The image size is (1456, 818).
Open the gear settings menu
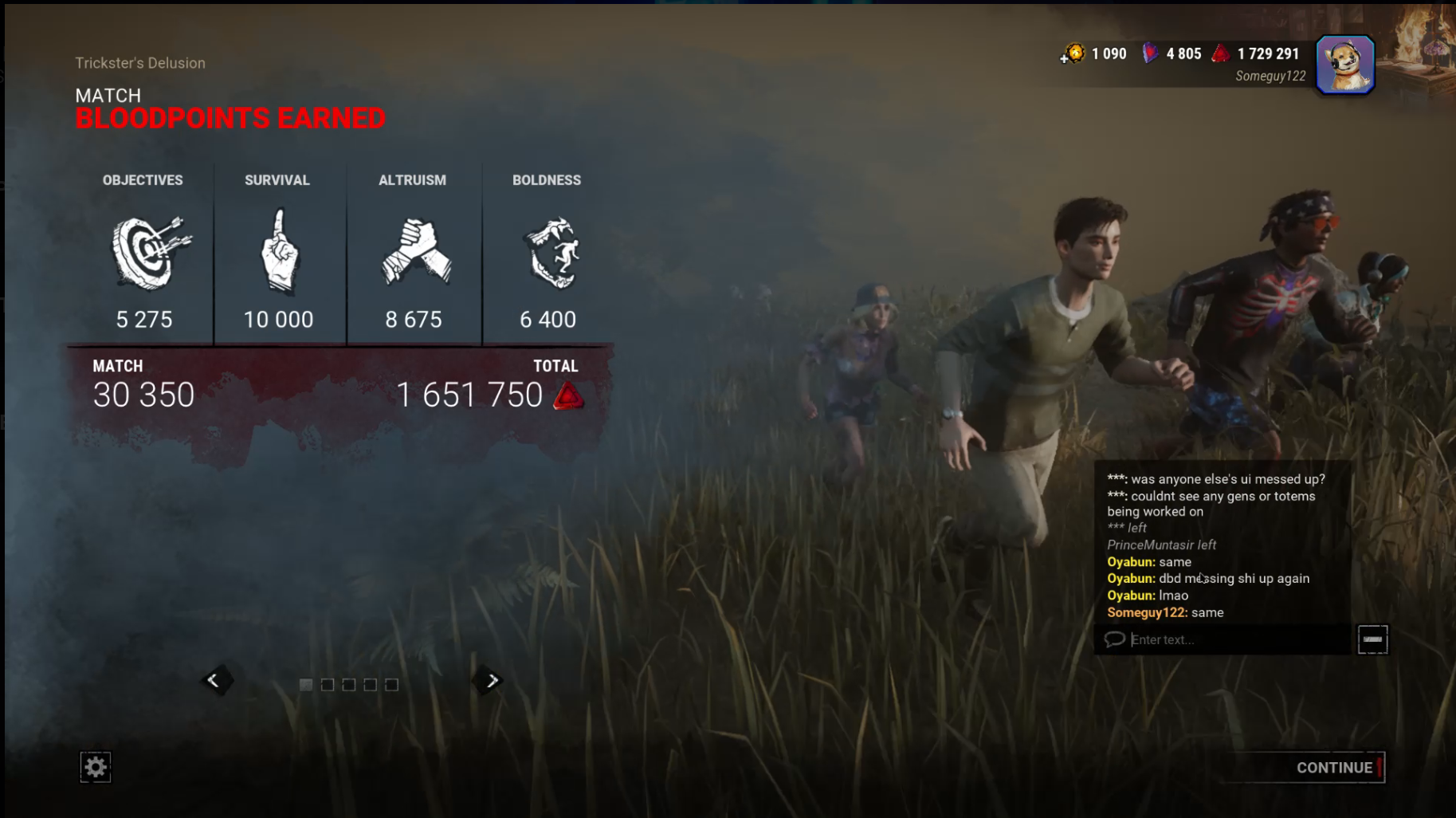[x=96, y=767]
